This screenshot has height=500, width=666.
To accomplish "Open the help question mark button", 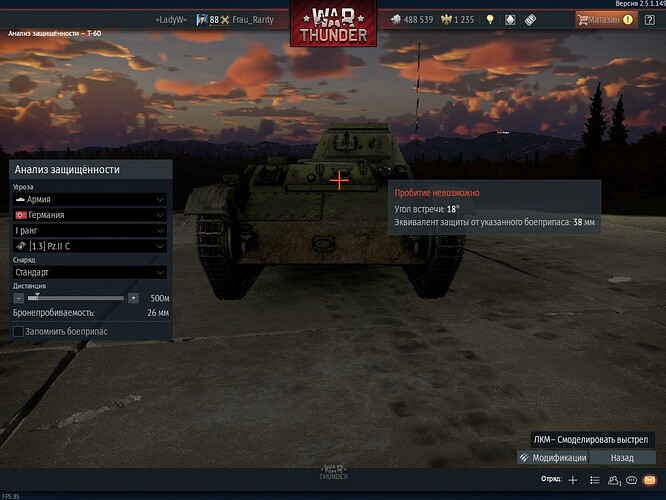I will tap(649, 19).
